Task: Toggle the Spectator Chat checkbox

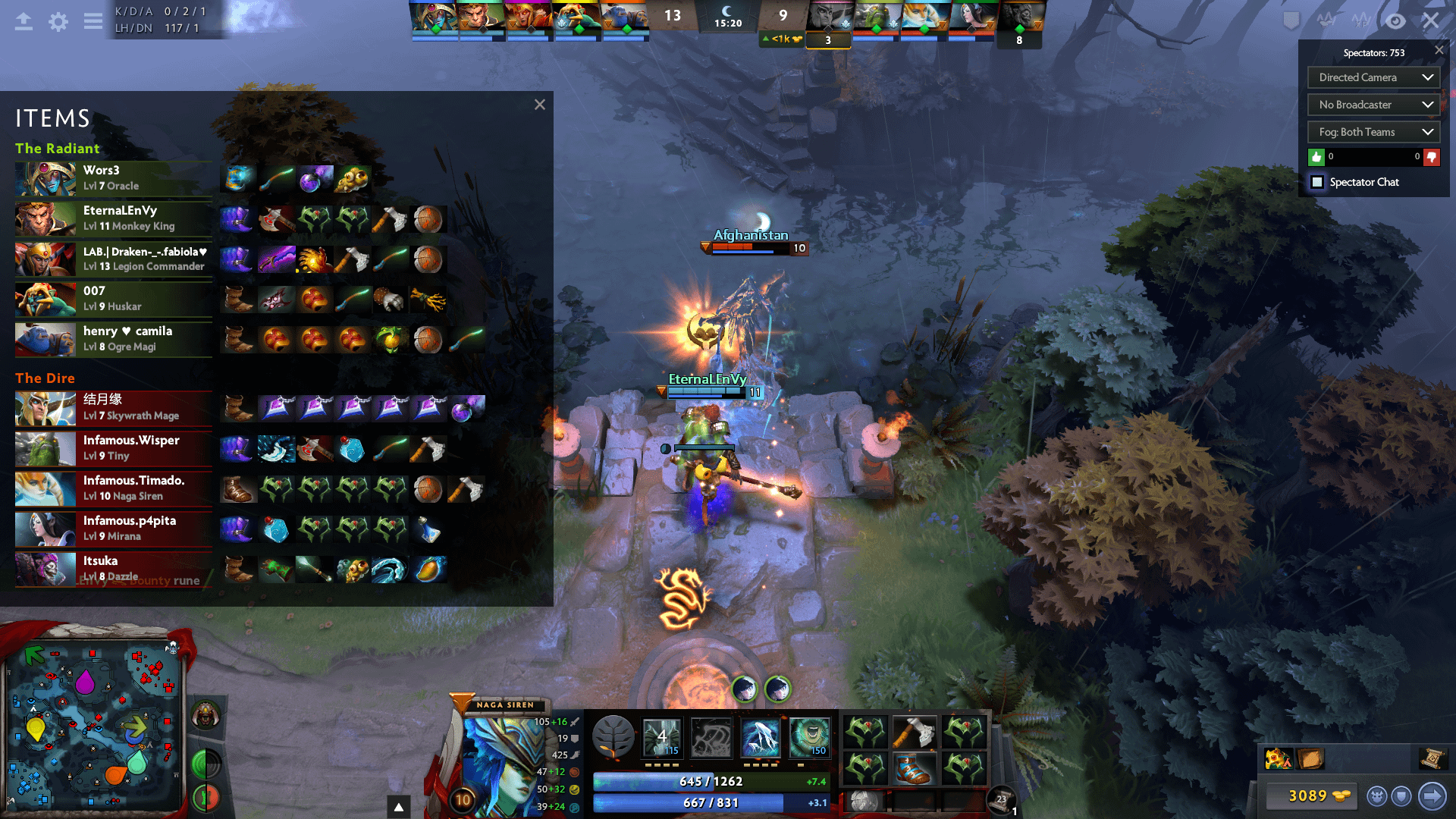Action: (x=1317, y=182)
